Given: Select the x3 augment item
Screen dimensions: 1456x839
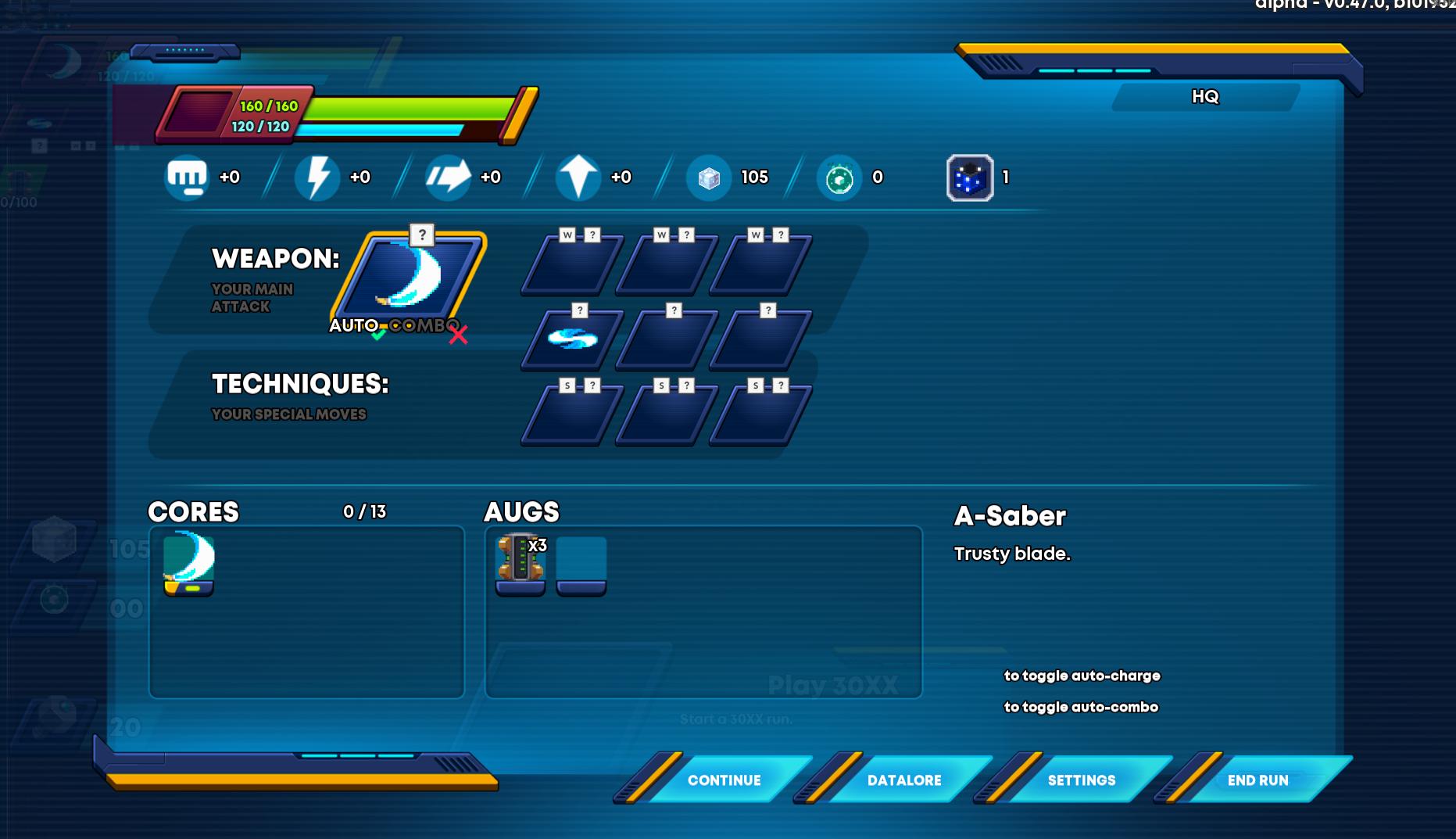Looking at the screenshot, I should [521, 562].
